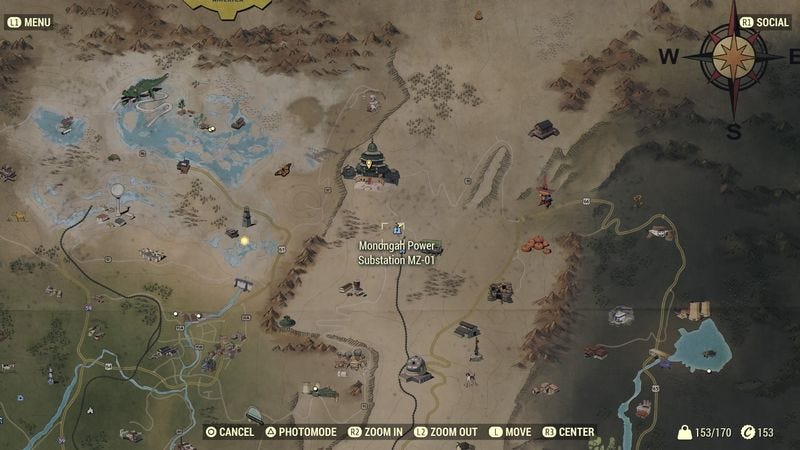Pick the butterfly map marker
Image resolution: width=800 pixels, height=450 pixels.
(x=283, y=170)
